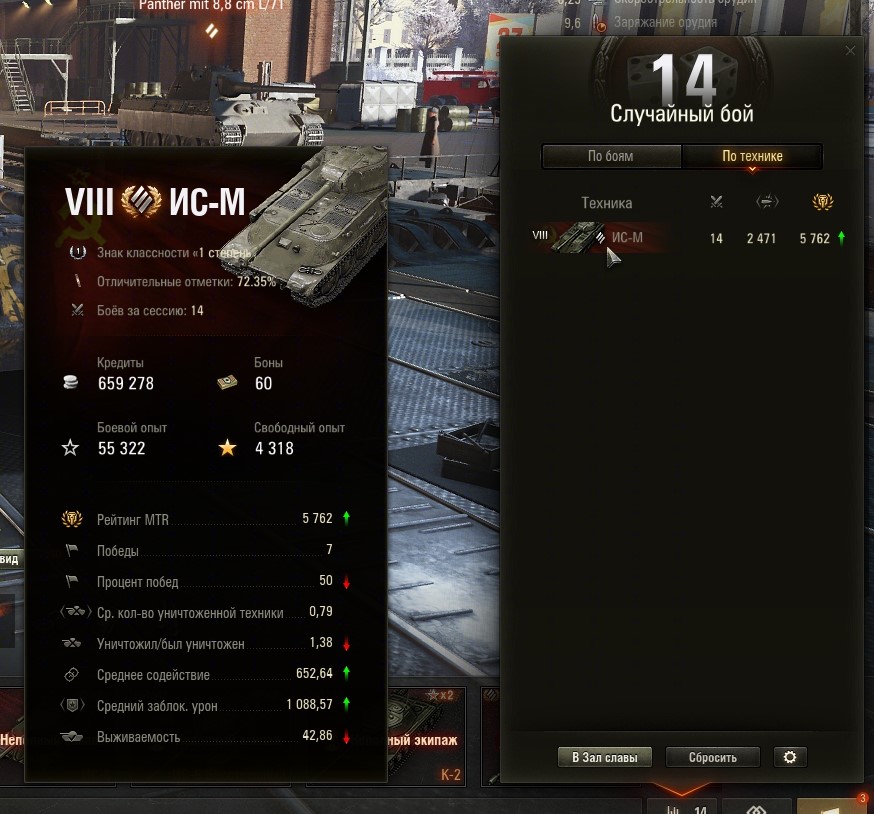The height and width of the screenshot is (814, 874).
Task: Close the session statistics window
Action: [x=851, y=50]
